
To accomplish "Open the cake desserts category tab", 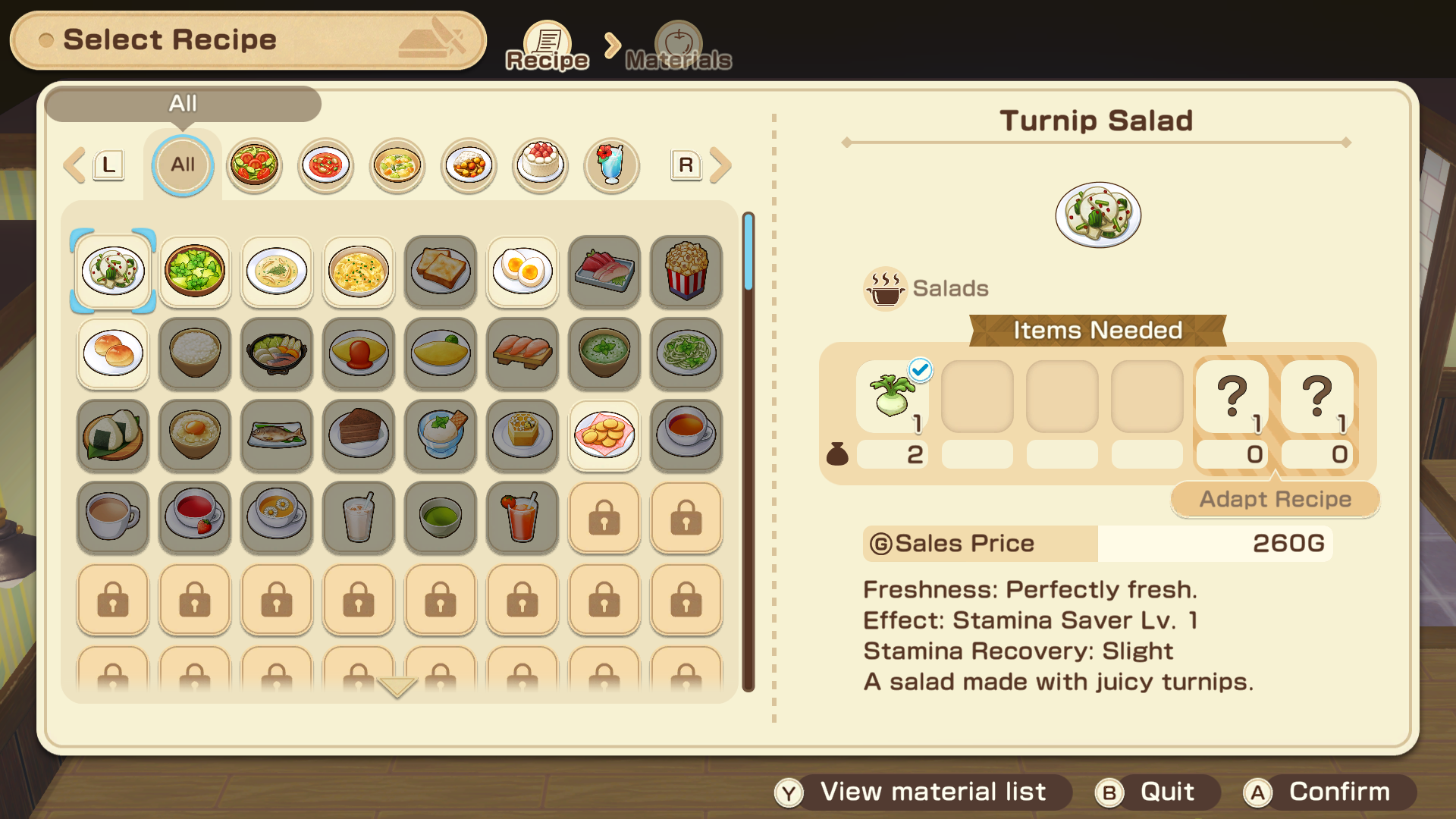I will coord(540,165).
